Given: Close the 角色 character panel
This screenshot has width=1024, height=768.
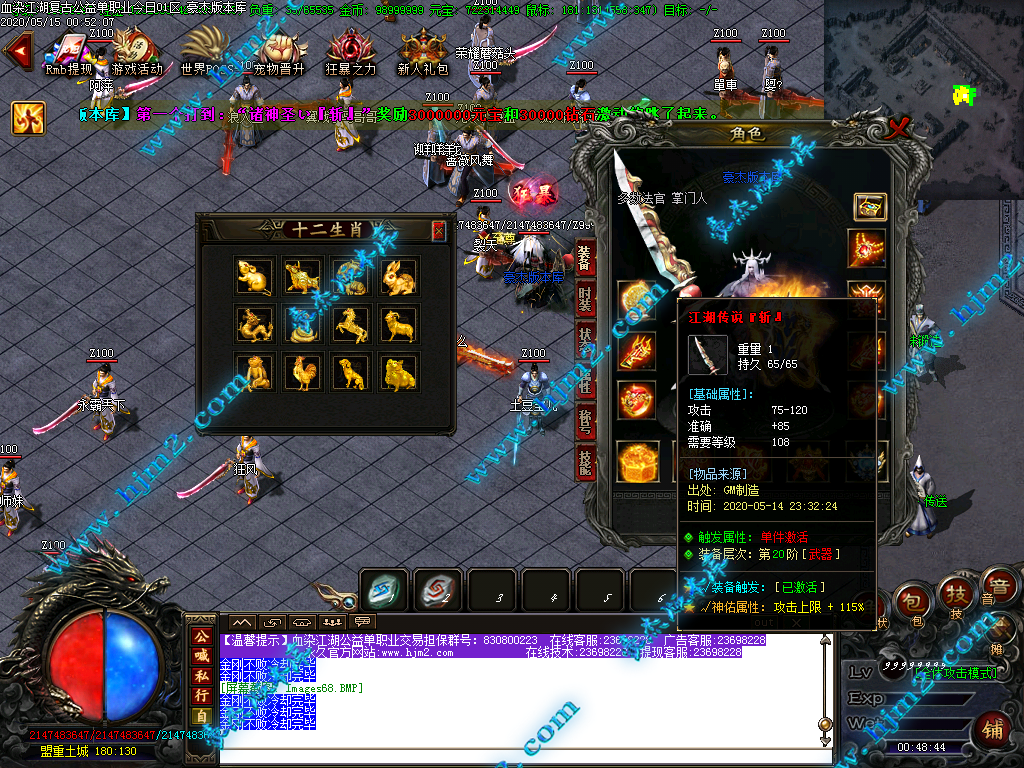Looking at the screenshot, I should (898, 127).
